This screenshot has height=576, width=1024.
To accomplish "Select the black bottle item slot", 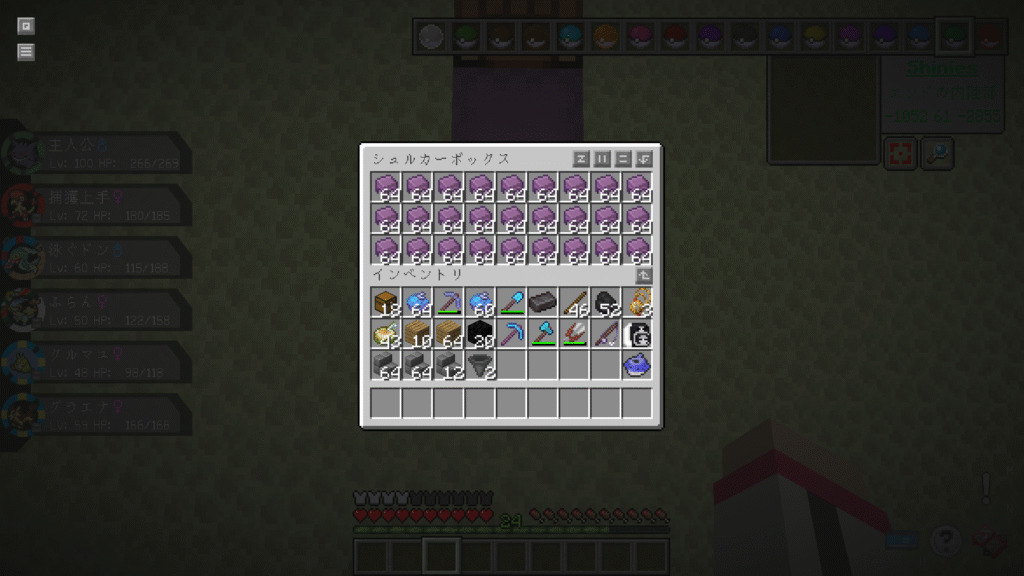I will tap(638, 334).
